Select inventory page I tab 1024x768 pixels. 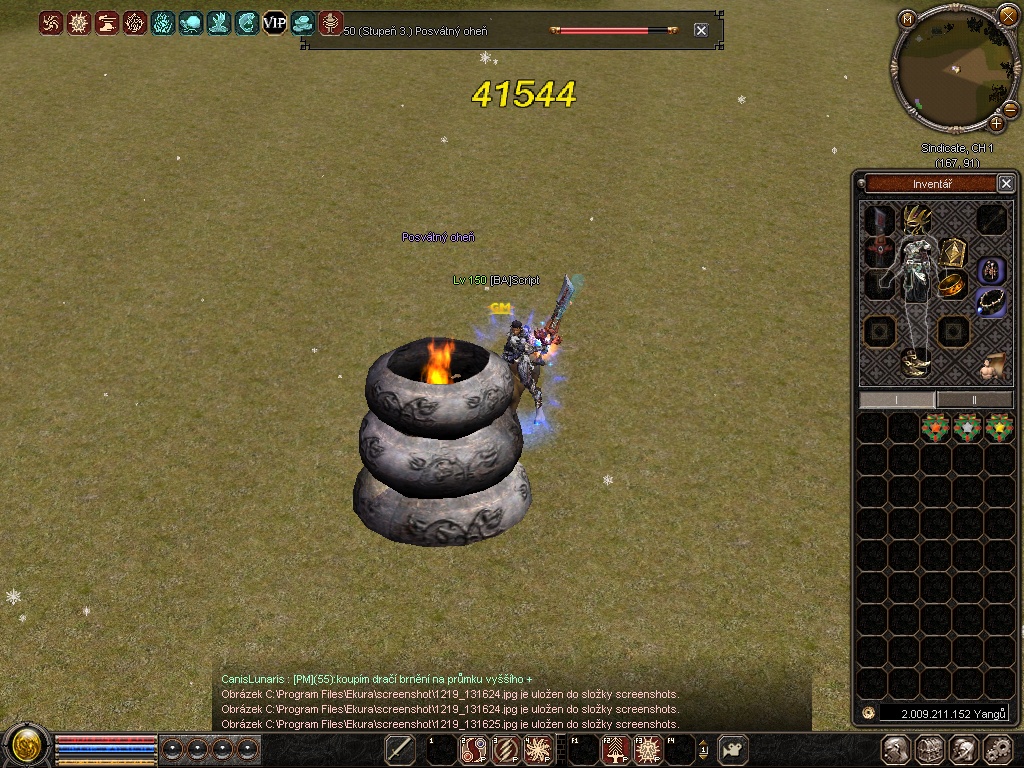click(x=897, y=399)
